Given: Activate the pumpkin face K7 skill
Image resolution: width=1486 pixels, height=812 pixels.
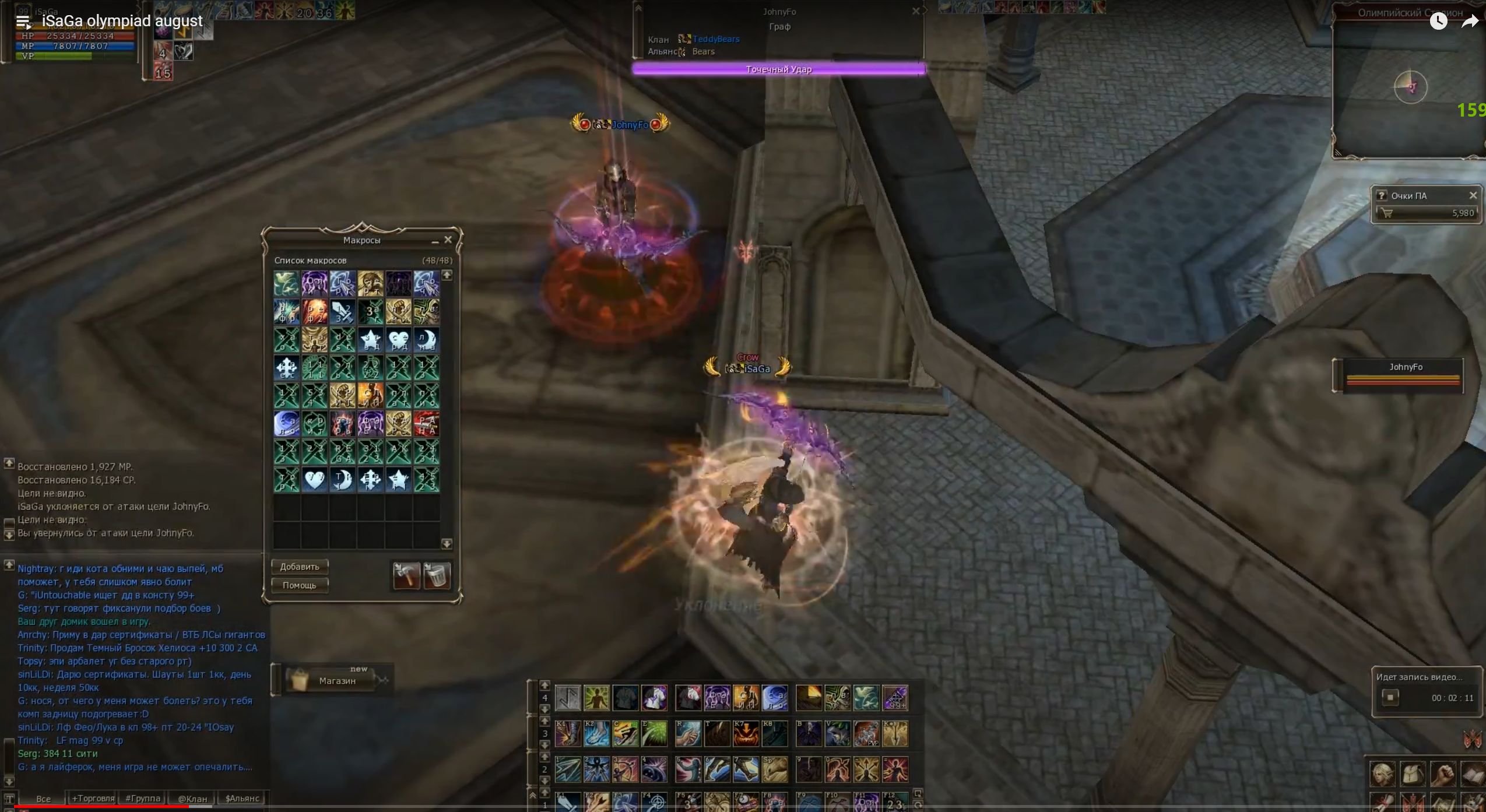Looking at the screenshot, I should pyautogui.click(x=746, y=734).
